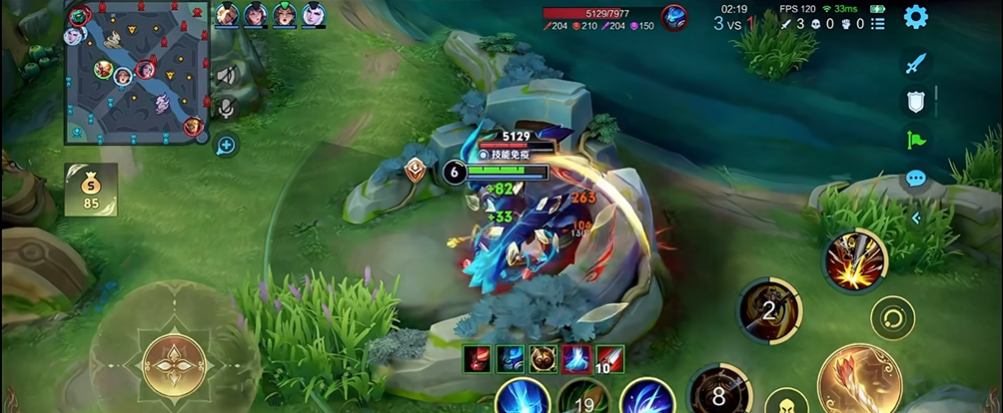Open the gear settings menu
This screenshot has width=1003, height=413.
915,17
